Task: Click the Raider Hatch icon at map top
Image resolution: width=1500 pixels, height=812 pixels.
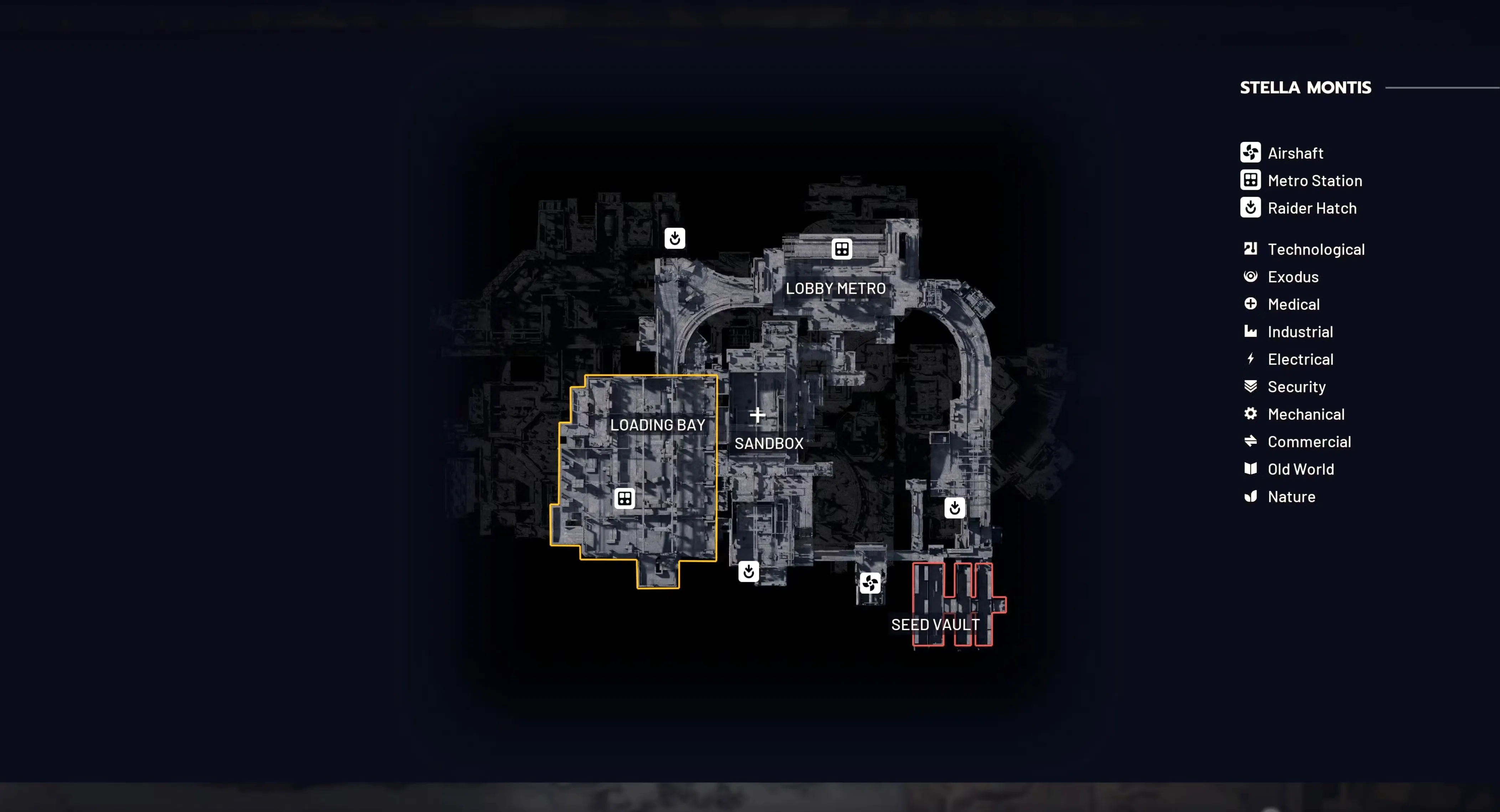Action: point(675,239)
